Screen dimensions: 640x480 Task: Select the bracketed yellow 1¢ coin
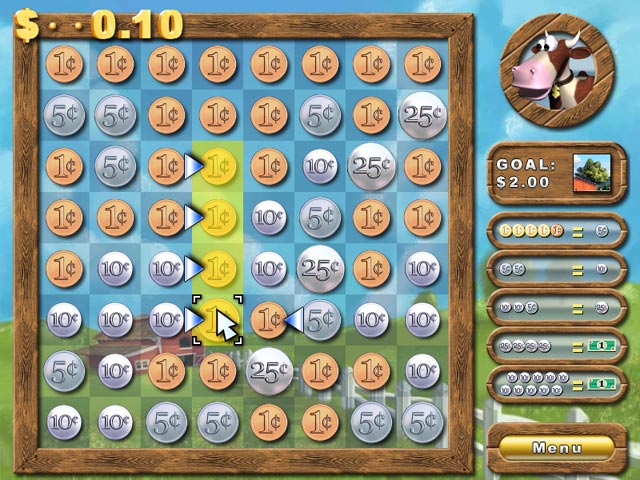[x=216, y=320]
